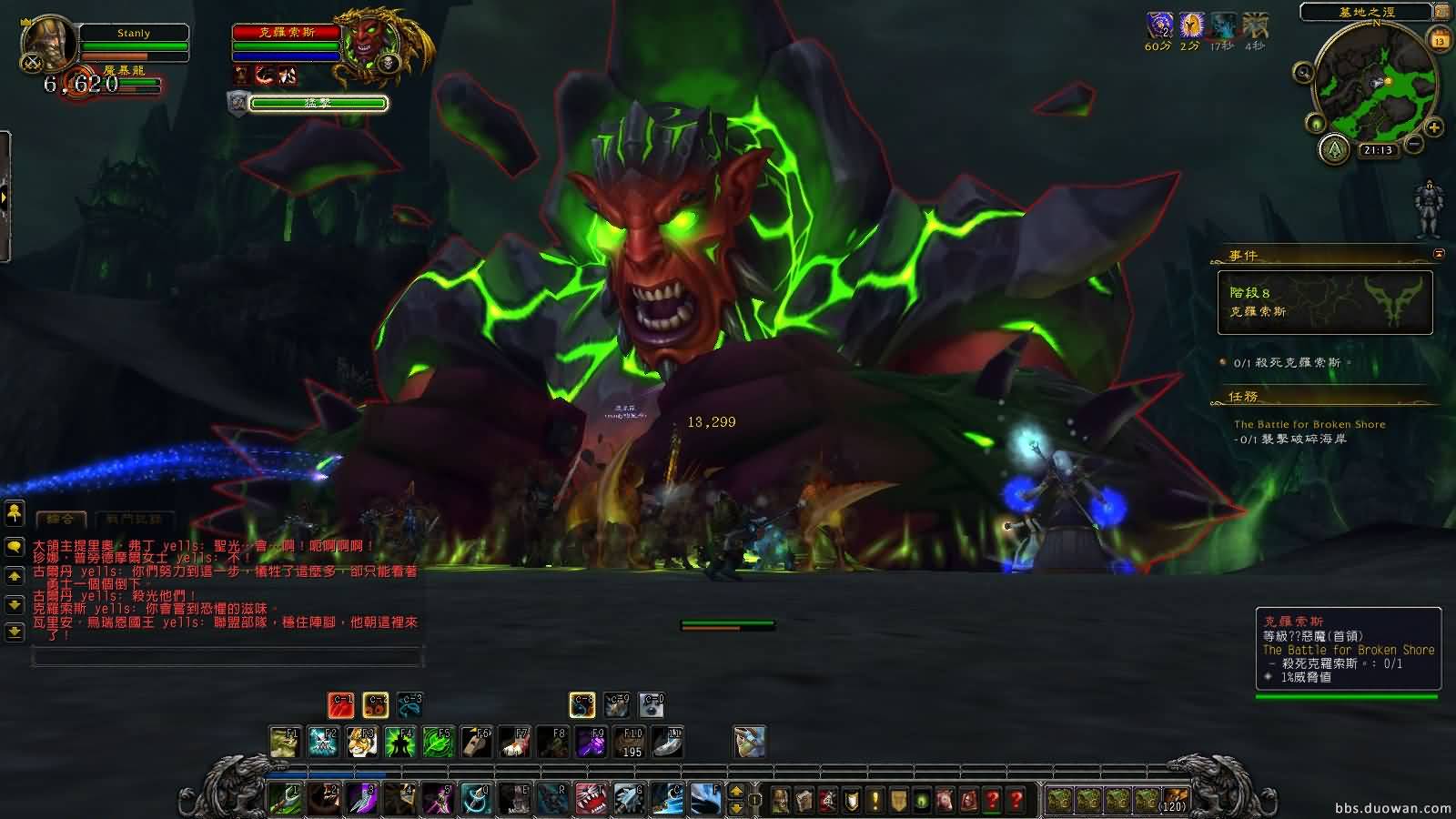Activate the F4 green silhouette ability
Viewport: 1456px width, 819px height.
click(x=399, y=743)
